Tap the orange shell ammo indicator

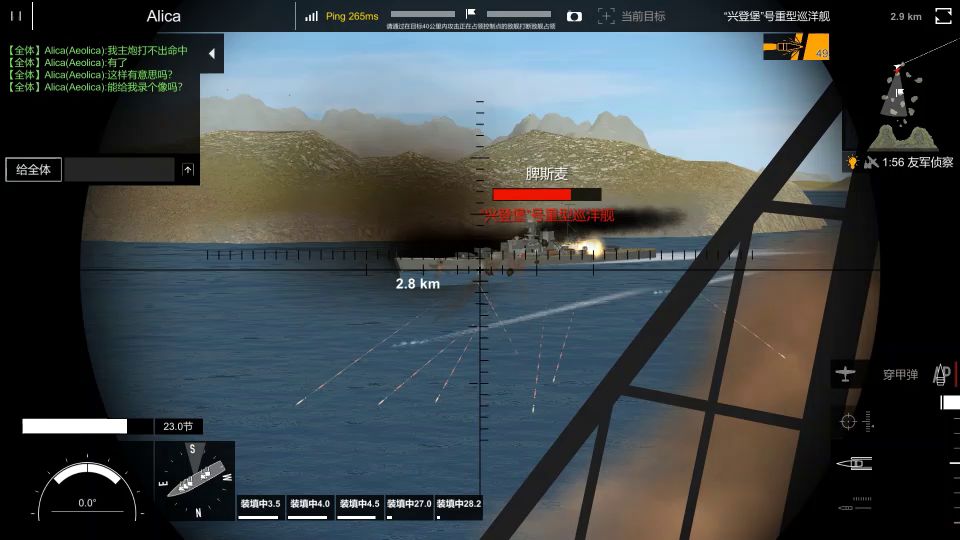click(796, 47)
